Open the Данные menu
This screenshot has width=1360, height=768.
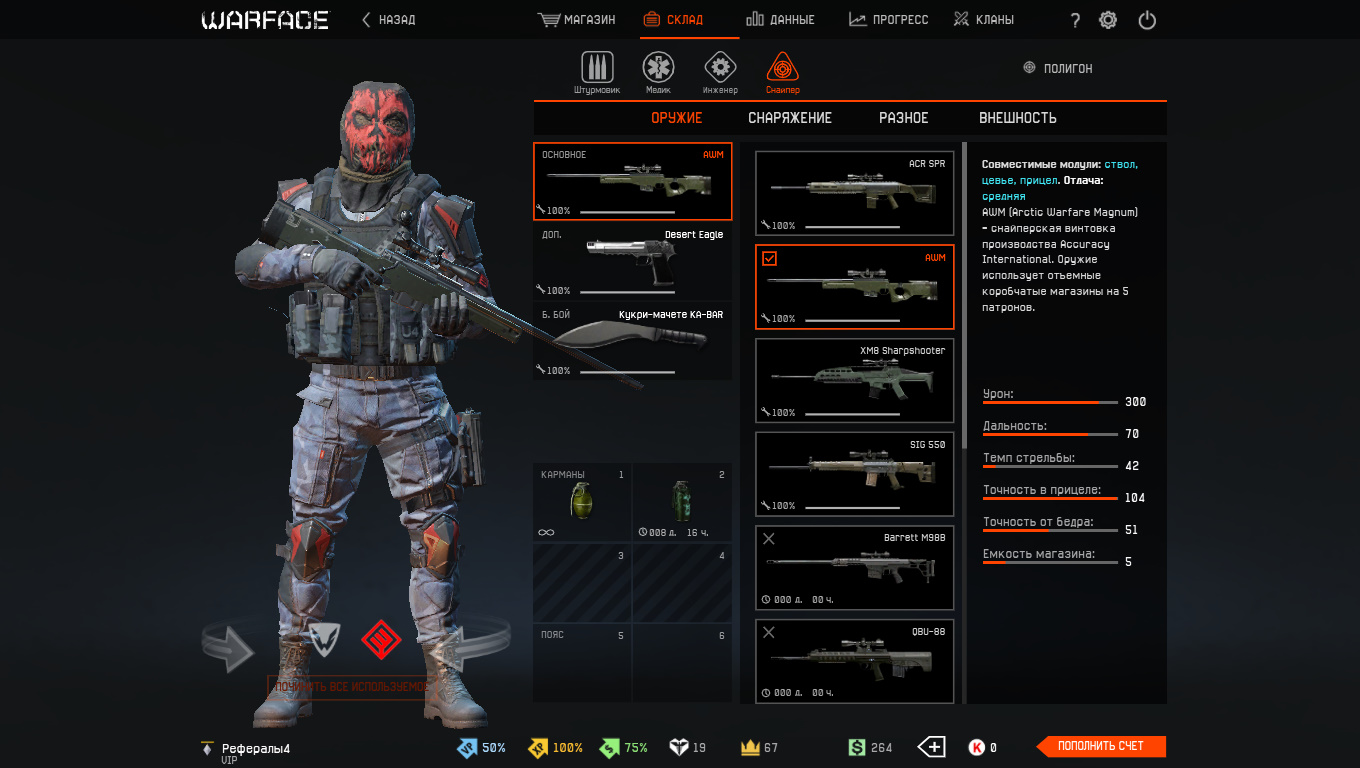[x=781, y=20]
